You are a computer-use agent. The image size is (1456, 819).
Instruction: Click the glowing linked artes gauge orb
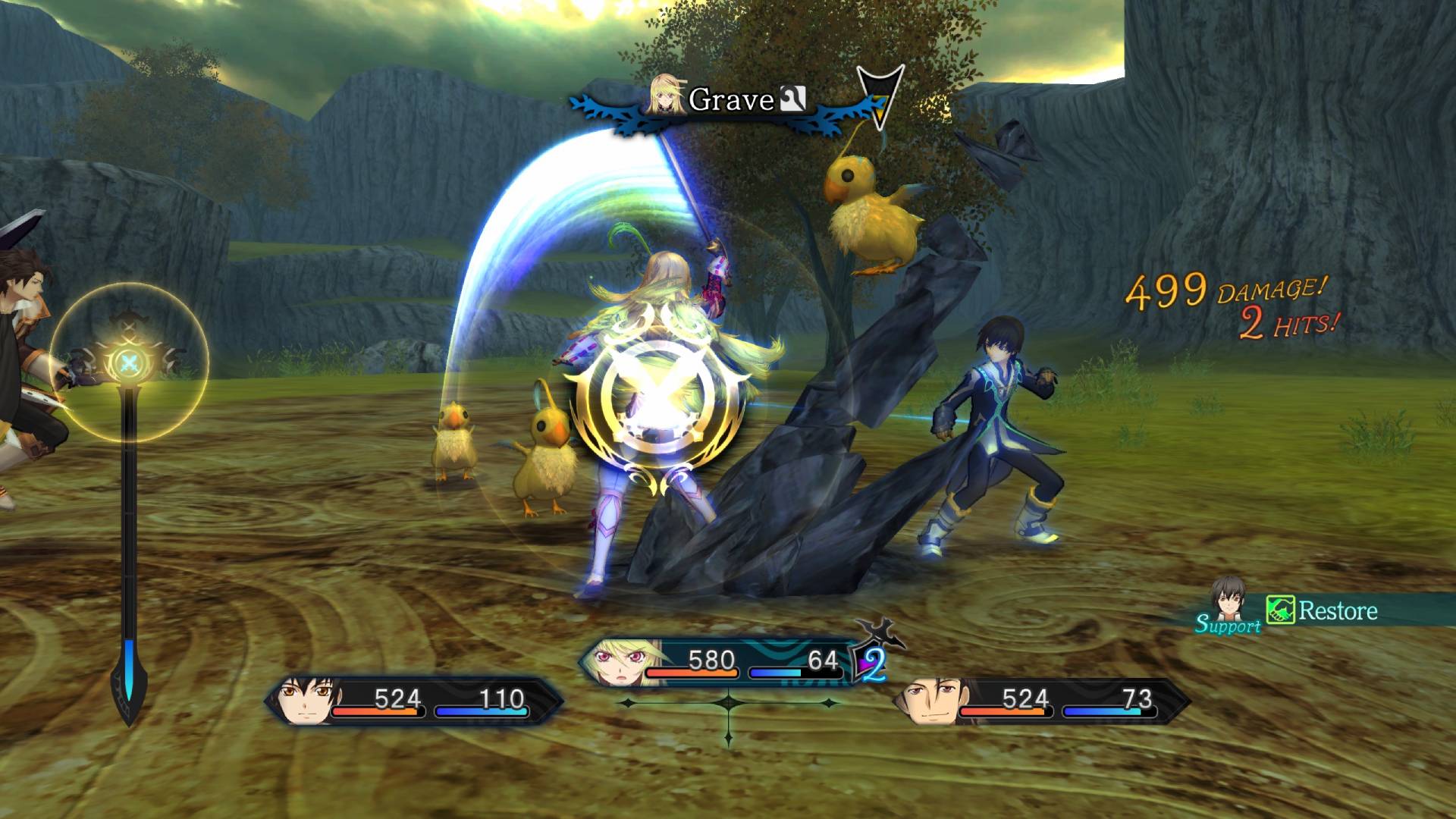[x=129, y=361]
